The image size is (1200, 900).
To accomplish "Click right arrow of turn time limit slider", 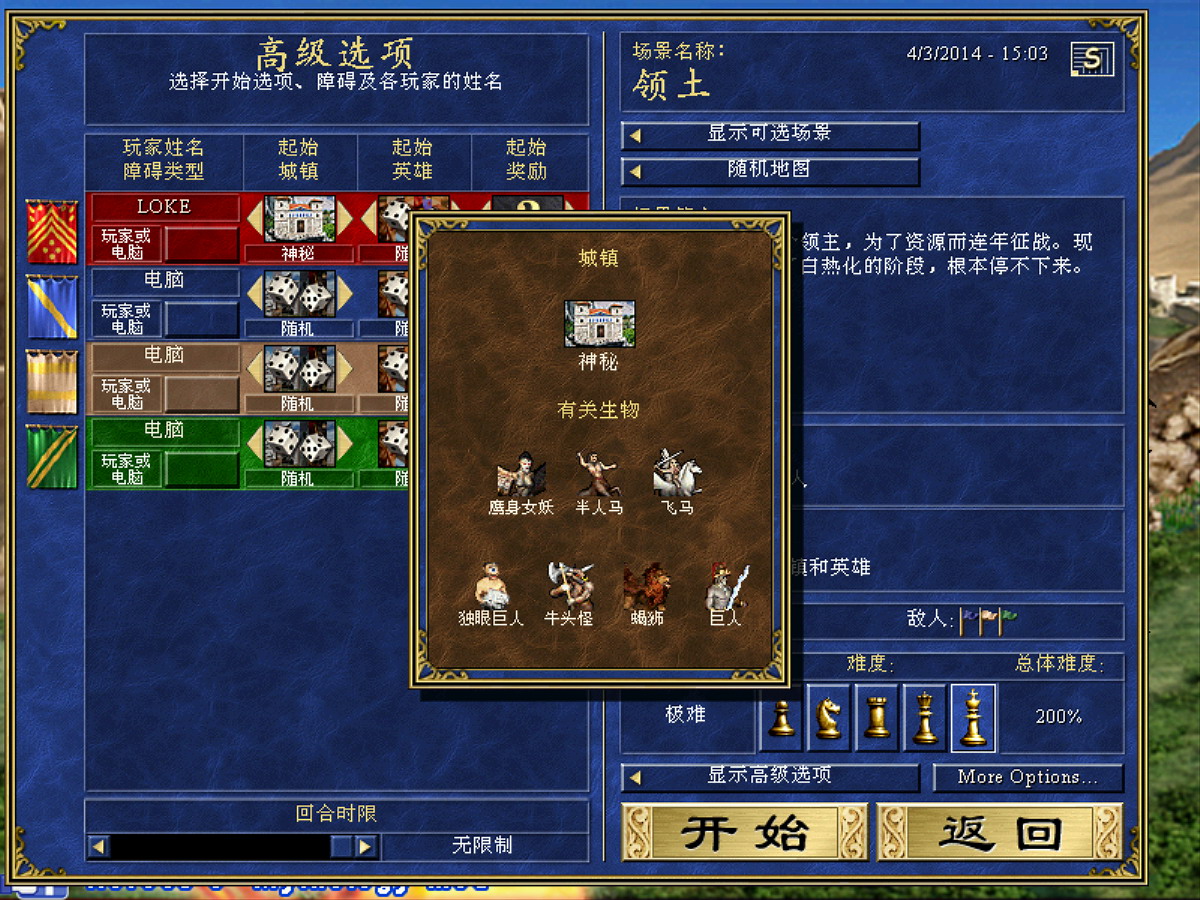I will click(x=366, y=846).
